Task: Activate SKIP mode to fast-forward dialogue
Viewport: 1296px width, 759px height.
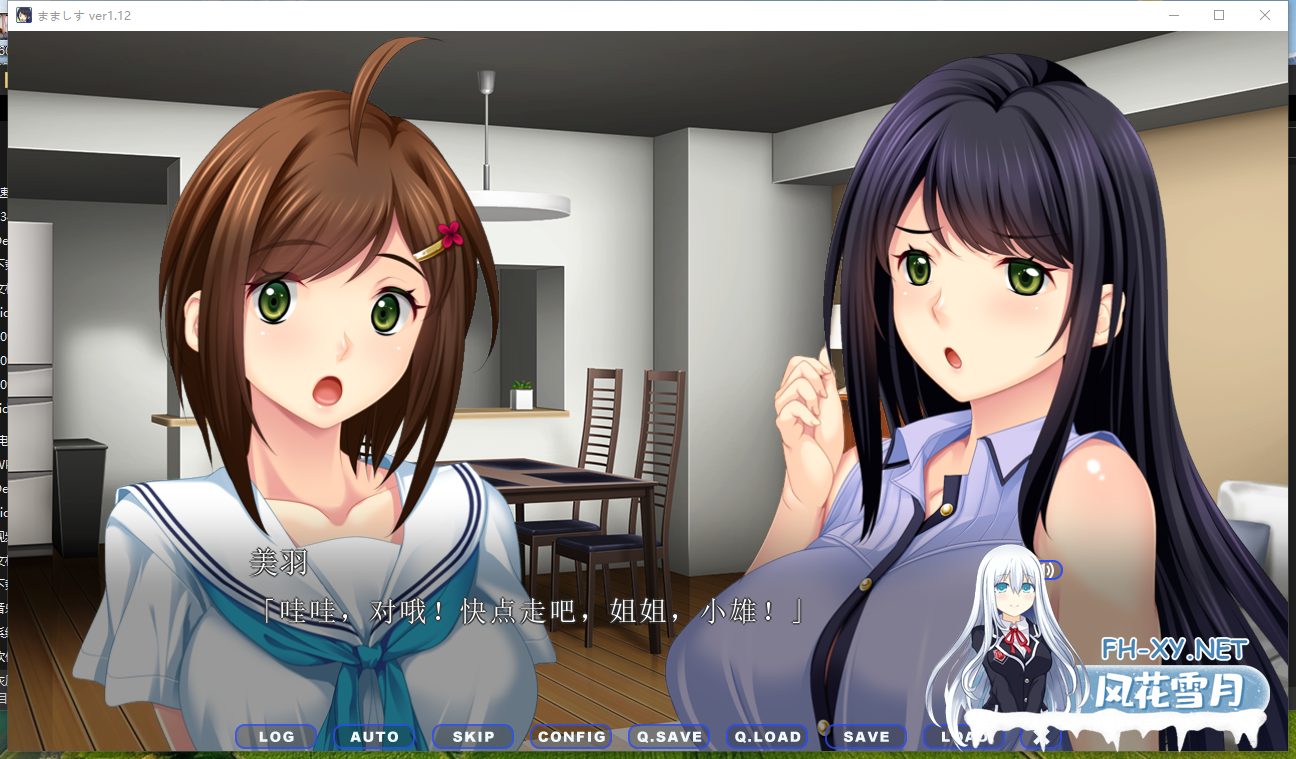Action: [473, 736]
